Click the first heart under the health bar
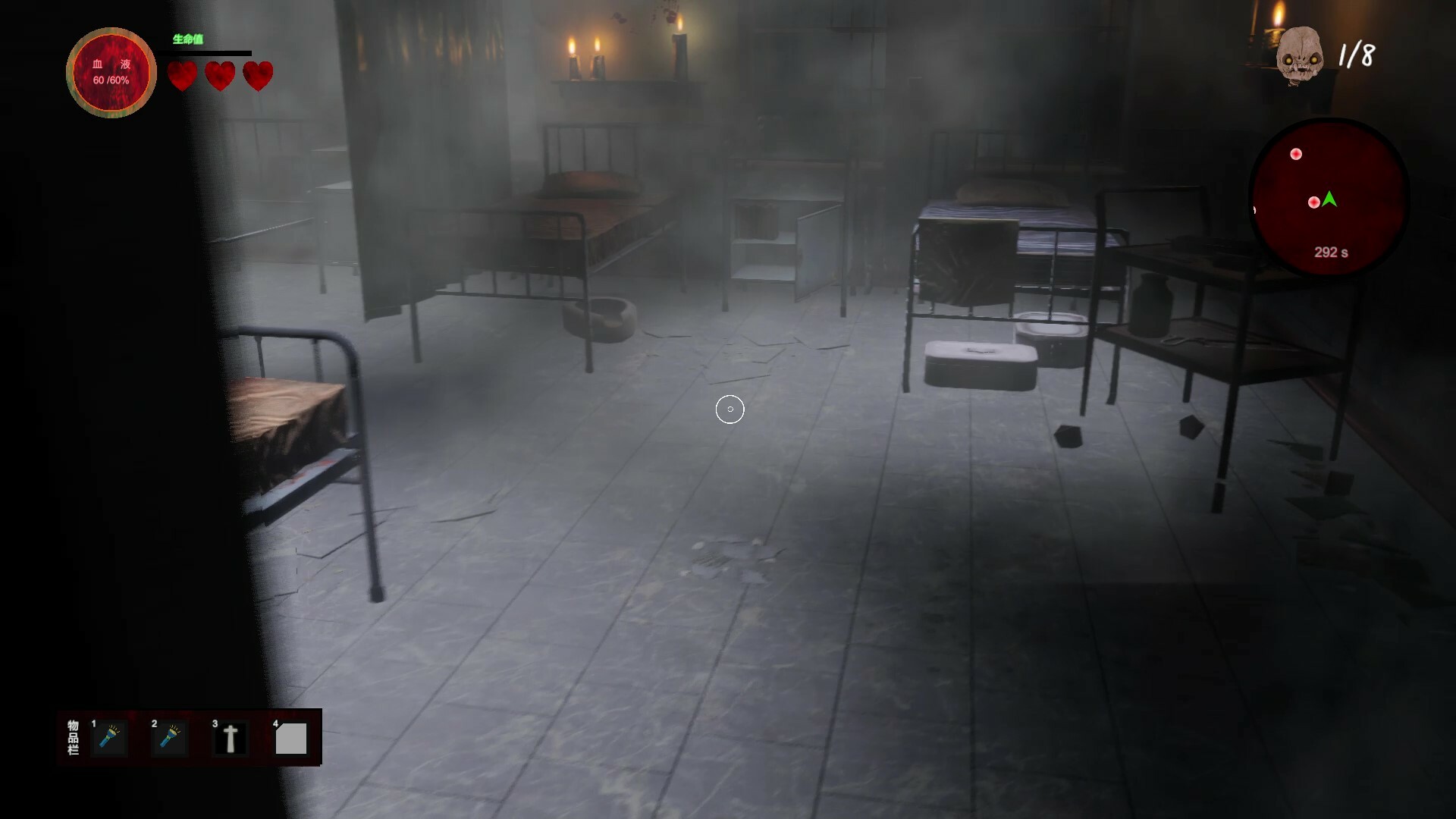Image resolution: width=1456 pixels, height=819 pixels. (x=181, y=76)
